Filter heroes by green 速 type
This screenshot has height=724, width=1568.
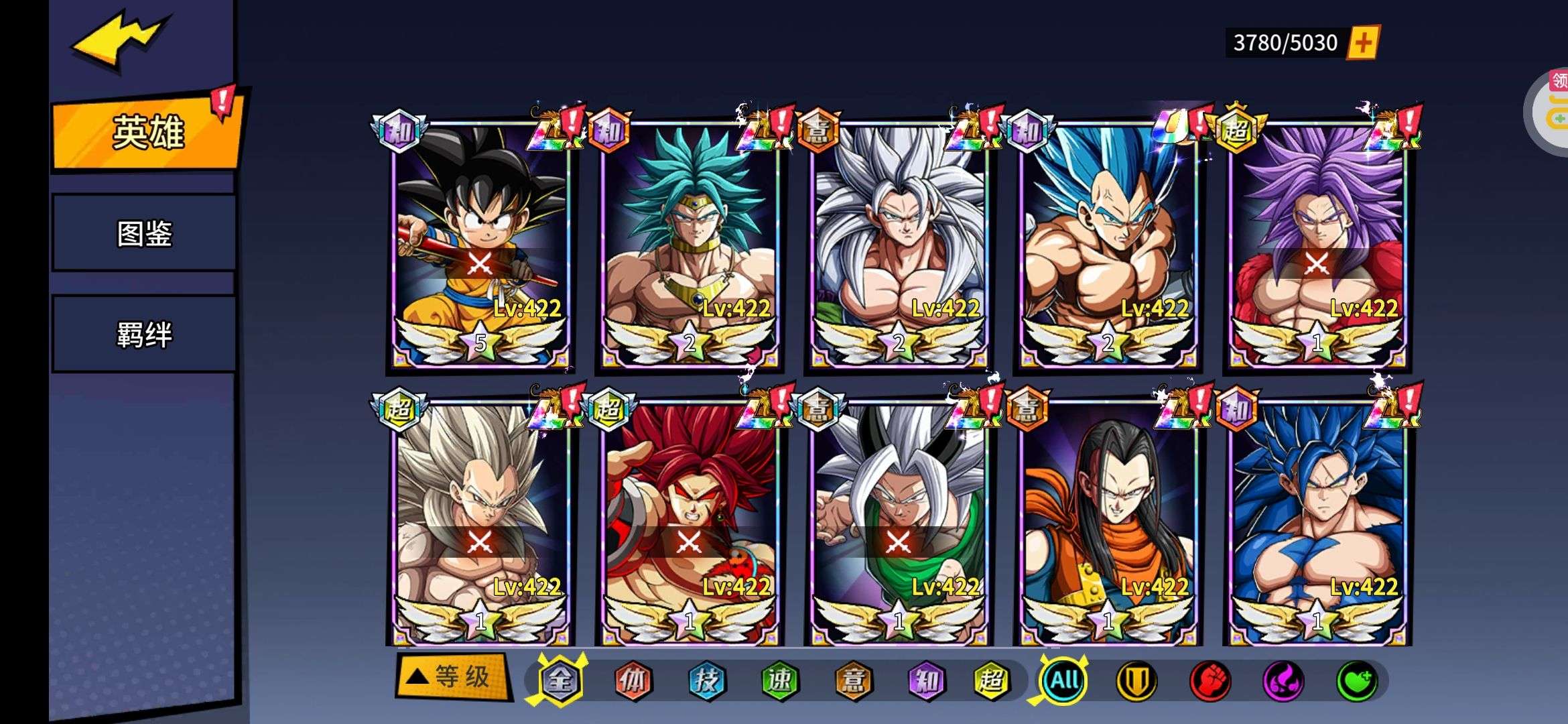779,681
